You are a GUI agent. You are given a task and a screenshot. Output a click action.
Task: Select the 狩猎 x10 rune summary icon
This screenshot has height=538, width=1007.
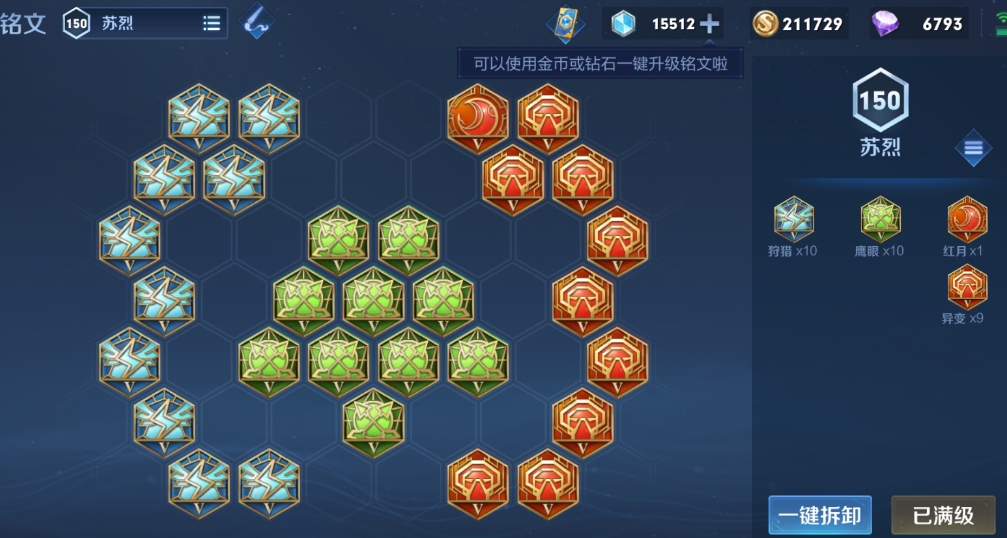point(793,219)
